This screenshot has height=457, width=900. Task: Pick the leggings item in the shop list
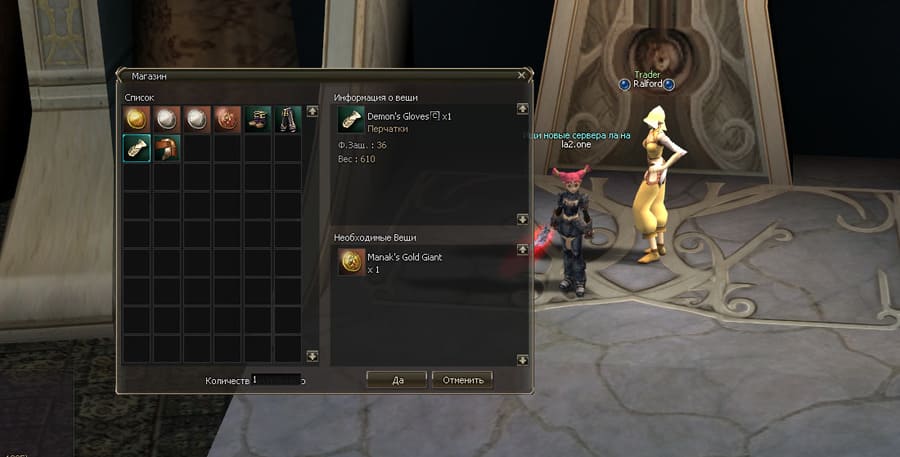[x=288, y=119]
